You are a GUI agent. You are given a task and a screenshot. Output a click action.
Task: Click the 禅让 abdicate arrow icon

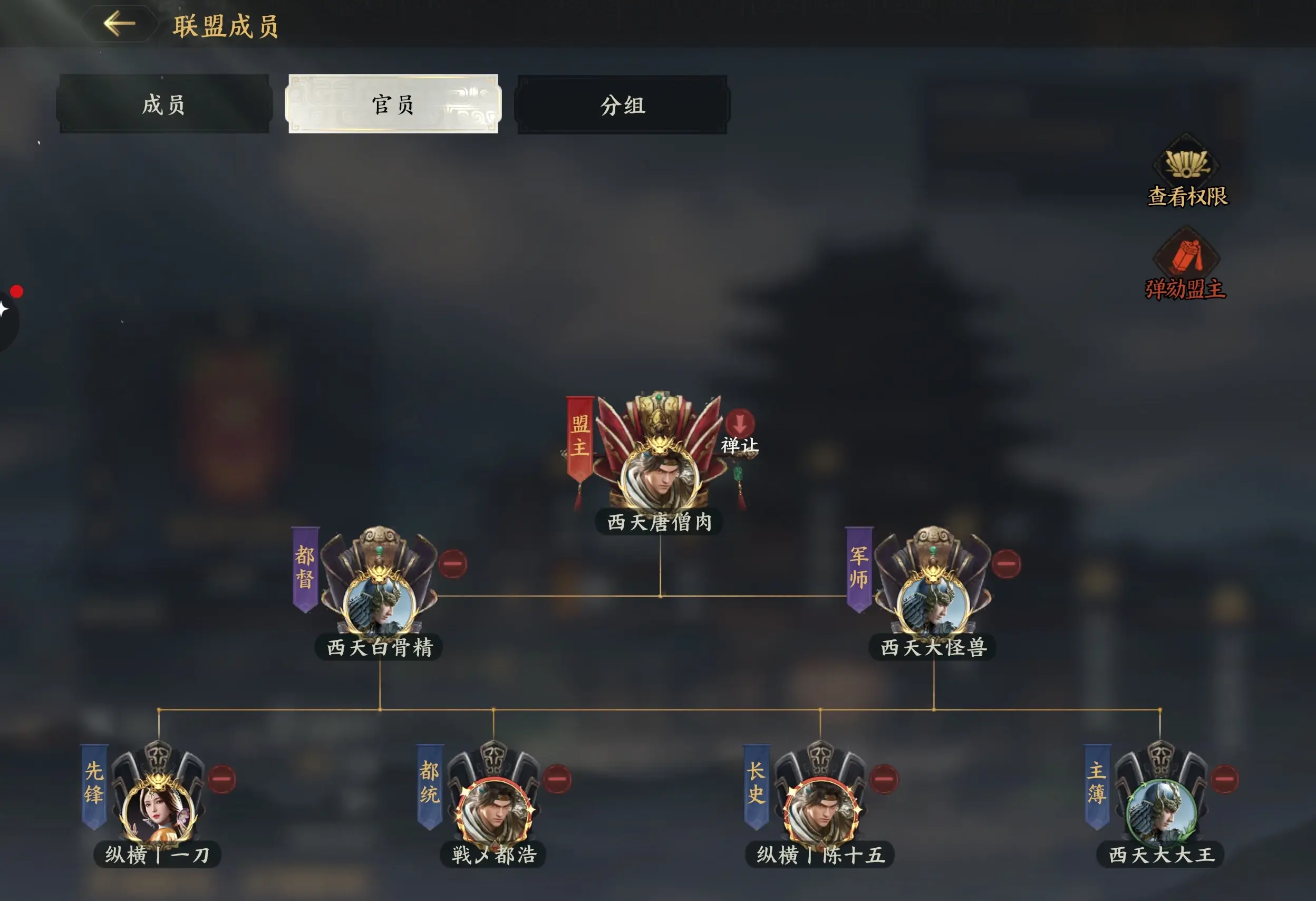[x=742, y=422]
